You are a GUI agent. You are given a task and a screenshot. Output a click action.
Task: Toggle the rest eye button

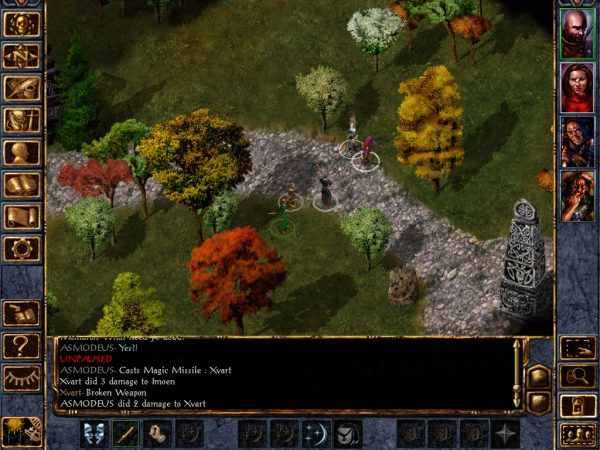pos(22,377)
